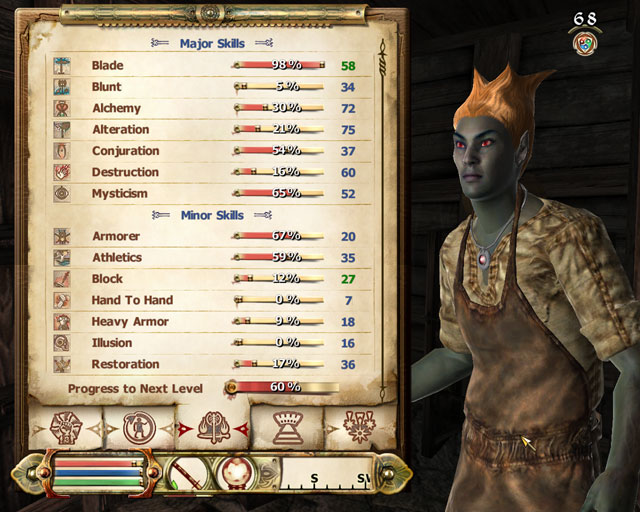Click the Destruction skill icon
The height and width of the screenshot is (512, 640).
pos(62,172)
